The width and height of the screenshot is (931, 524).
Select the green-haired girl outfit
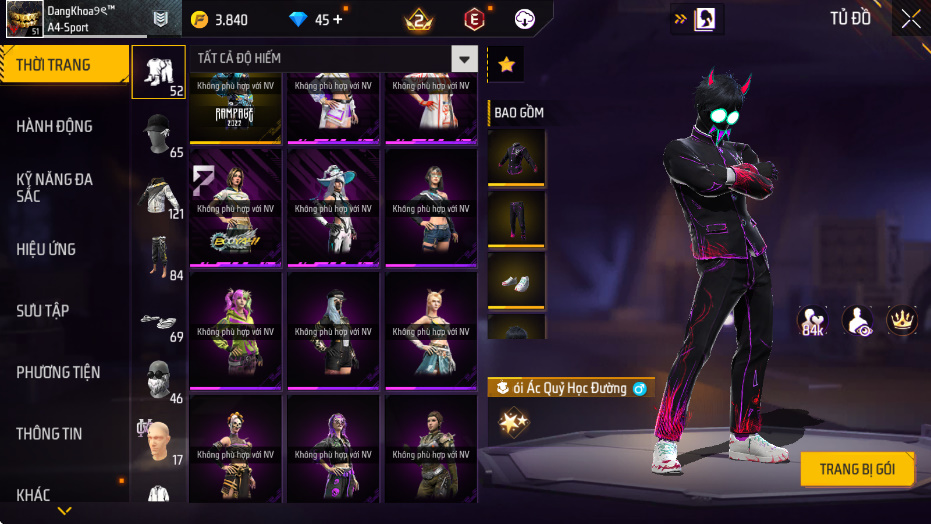[x=234, y=330]
